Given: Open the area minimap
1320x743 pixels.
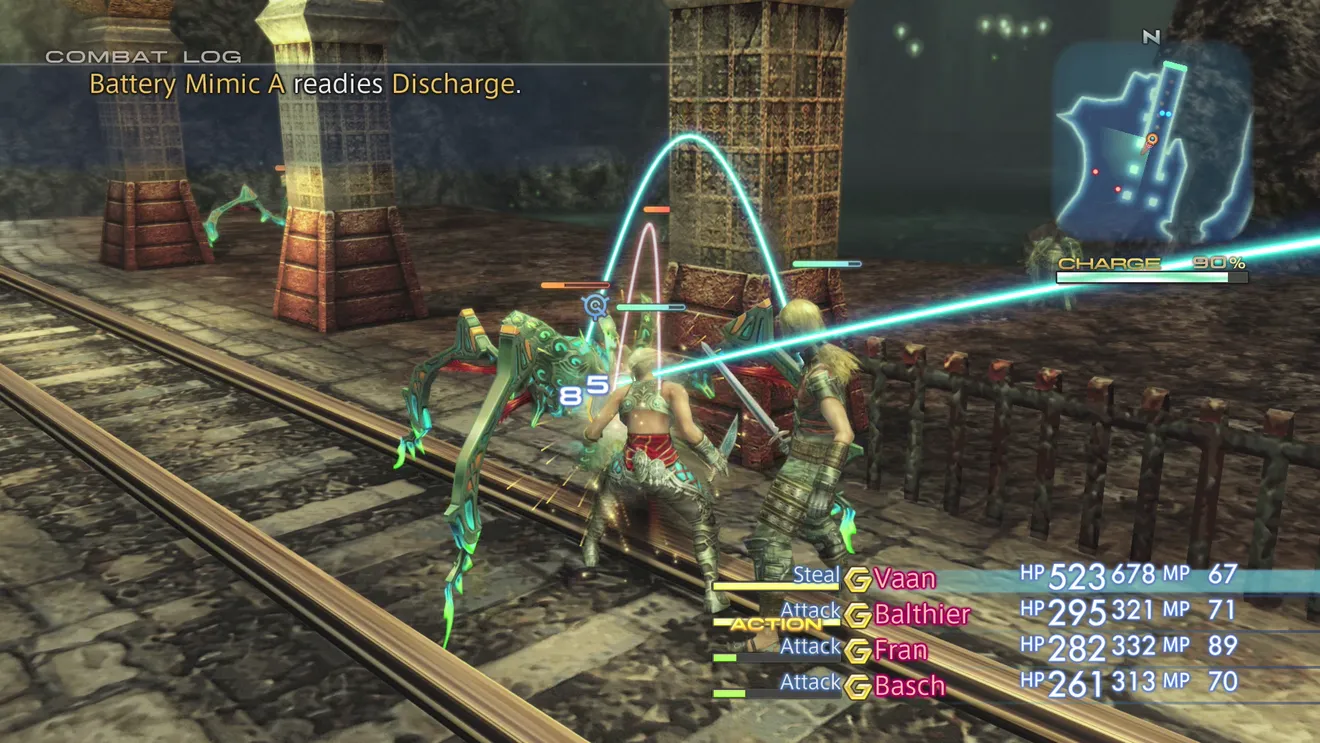Looking at the screenshot, I should coord(1152,140).
